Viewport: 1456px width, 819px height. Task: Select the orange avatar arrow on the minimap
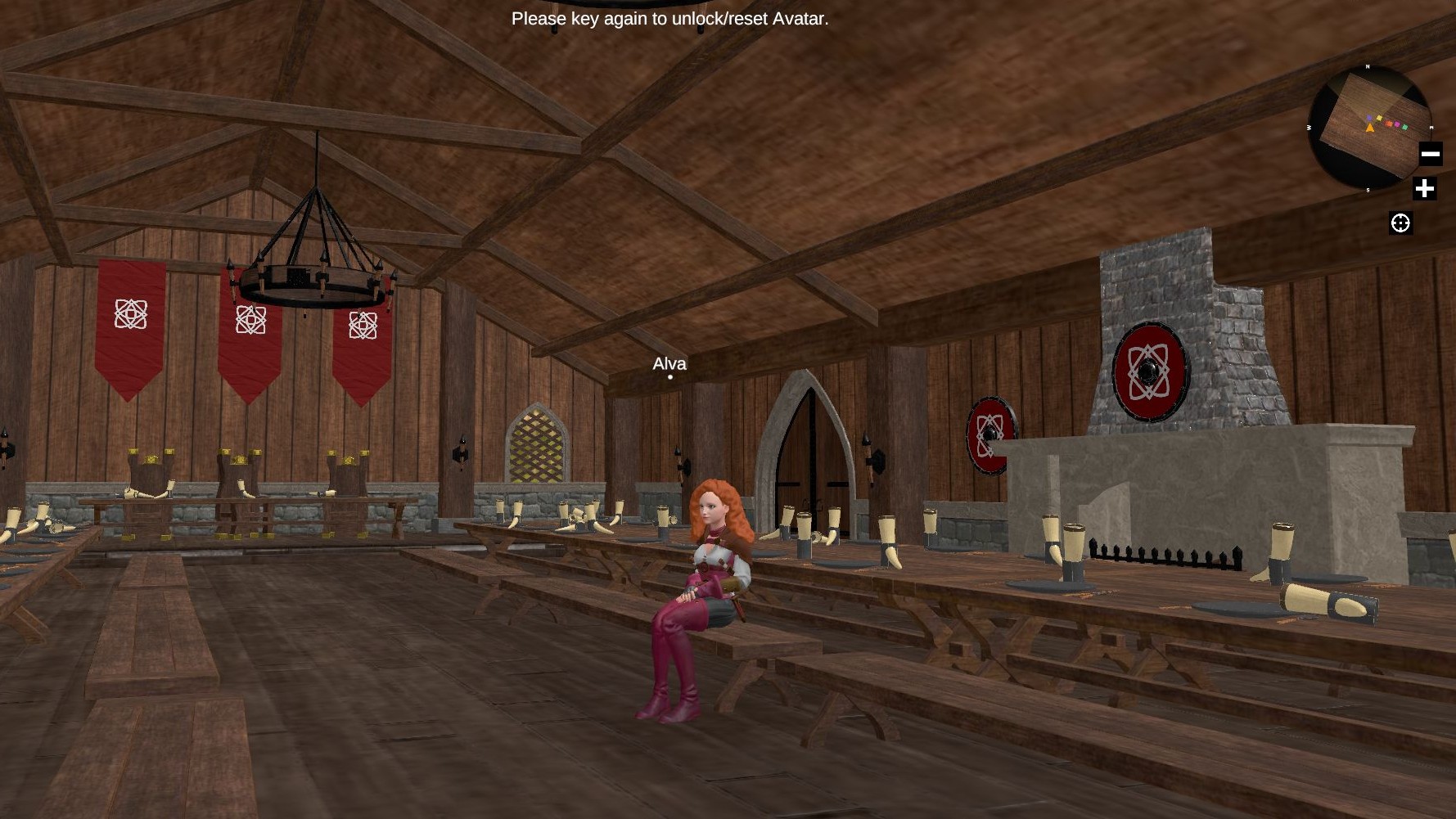point(1370,128)
